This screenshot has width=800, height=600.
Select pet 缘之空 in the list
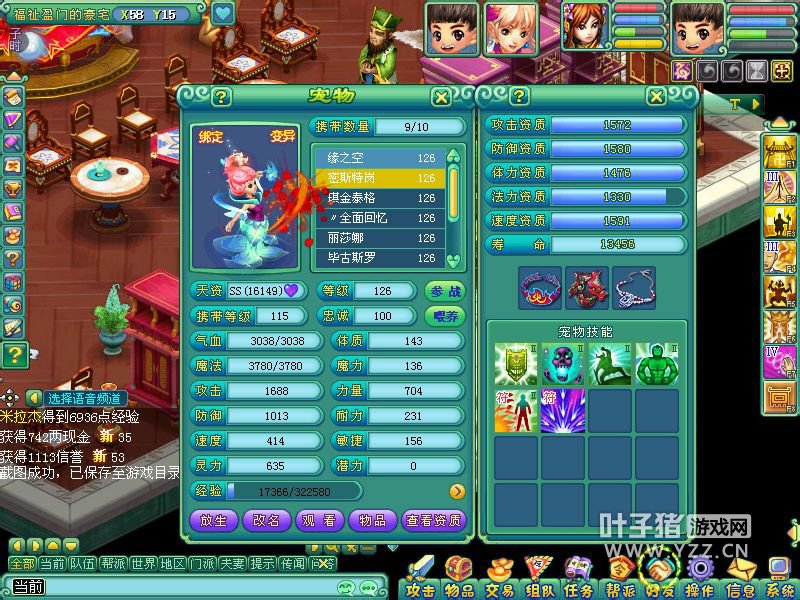coord(380,158)
